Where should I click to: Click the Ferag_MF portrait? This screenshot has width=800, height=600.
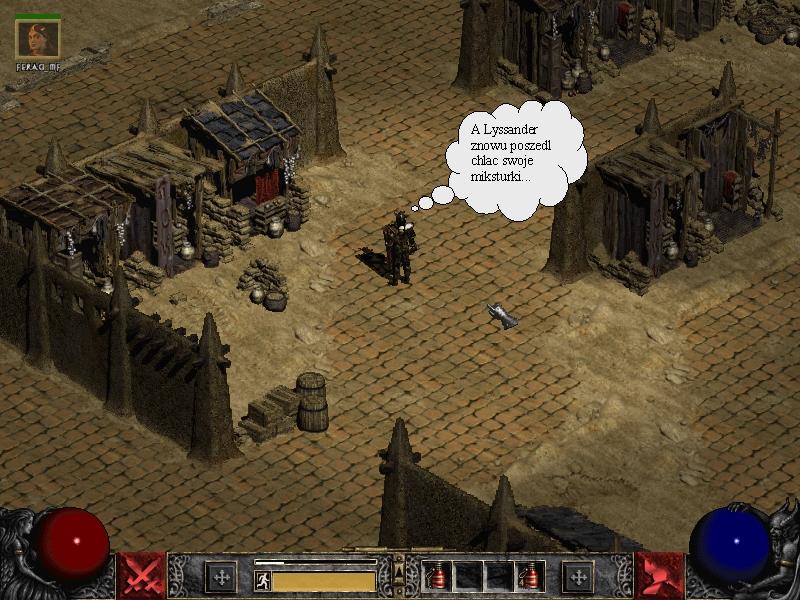[x=38, y=39]
